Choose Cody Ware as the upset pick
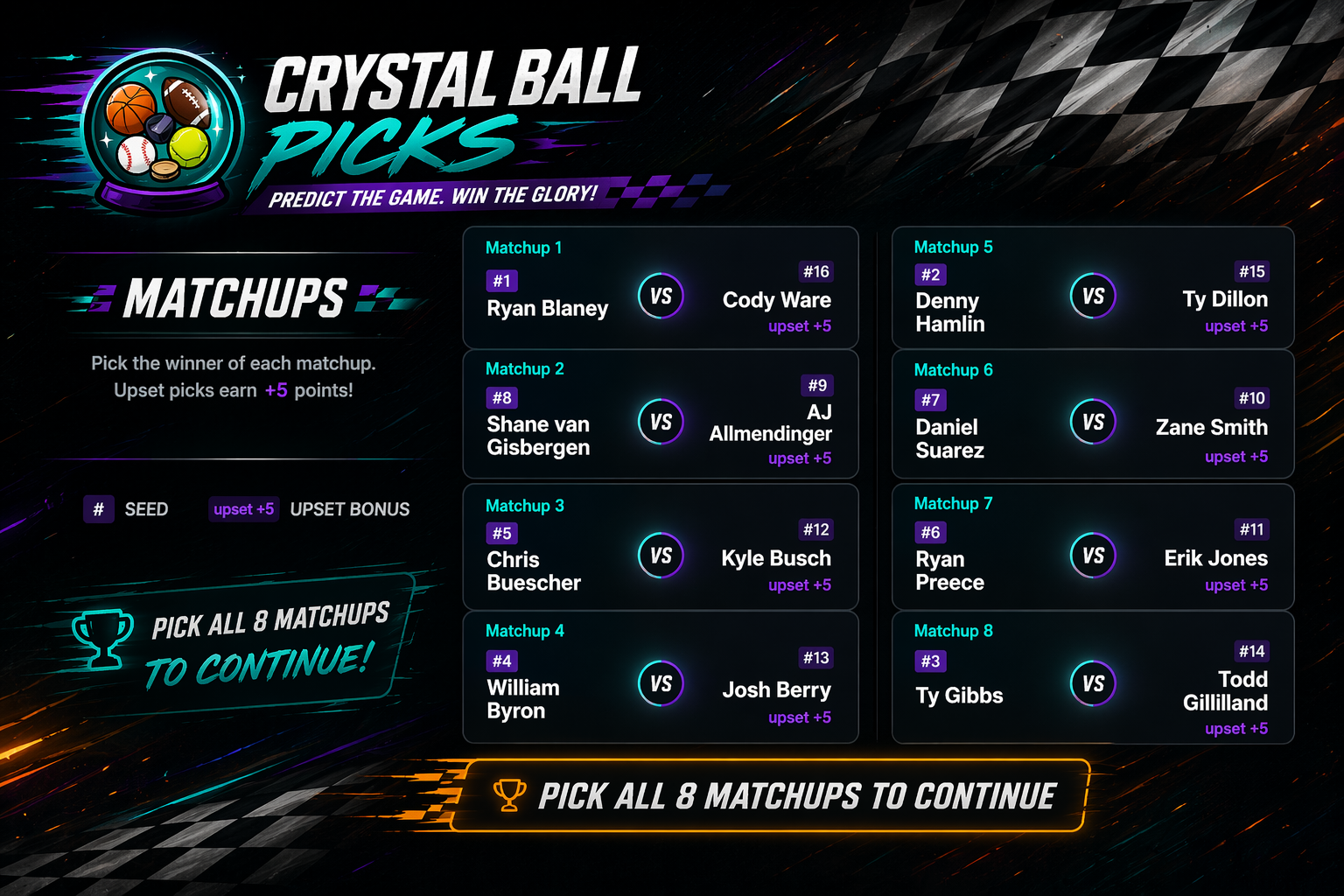This screenshot has width=1344, height=896. point(776,300)
